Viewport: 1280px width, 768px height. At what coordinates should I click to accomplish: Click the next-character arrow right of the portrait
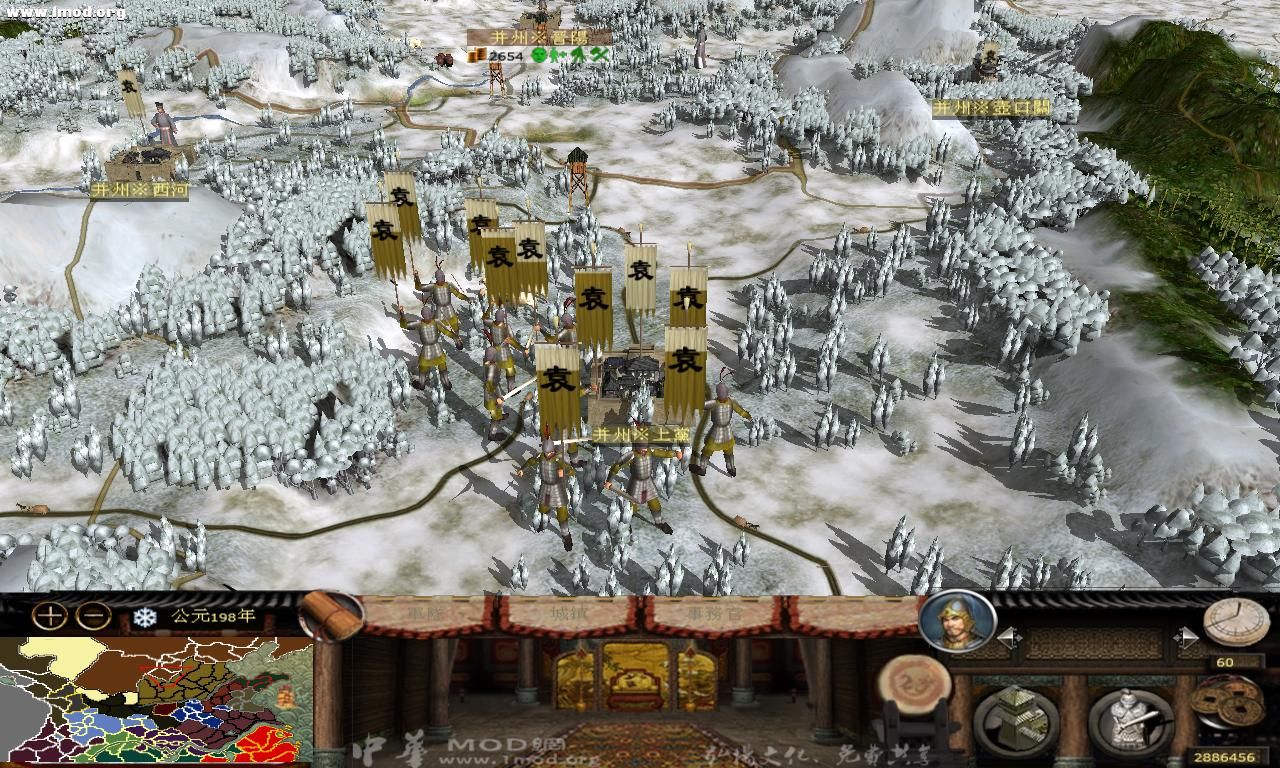[x=1188, y=636]
